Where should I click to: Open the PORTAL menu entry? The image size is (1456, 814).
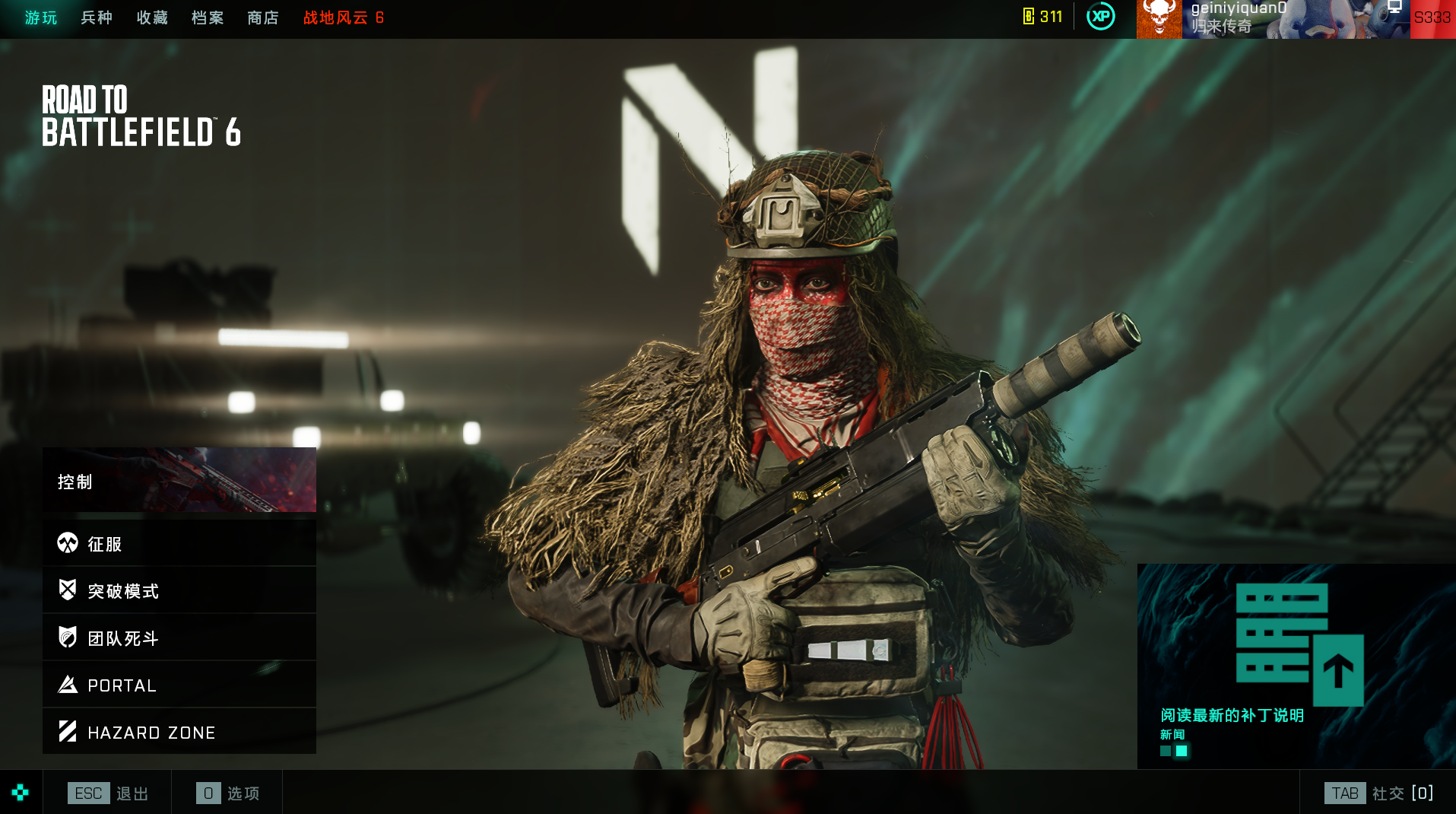click(179, 685)
